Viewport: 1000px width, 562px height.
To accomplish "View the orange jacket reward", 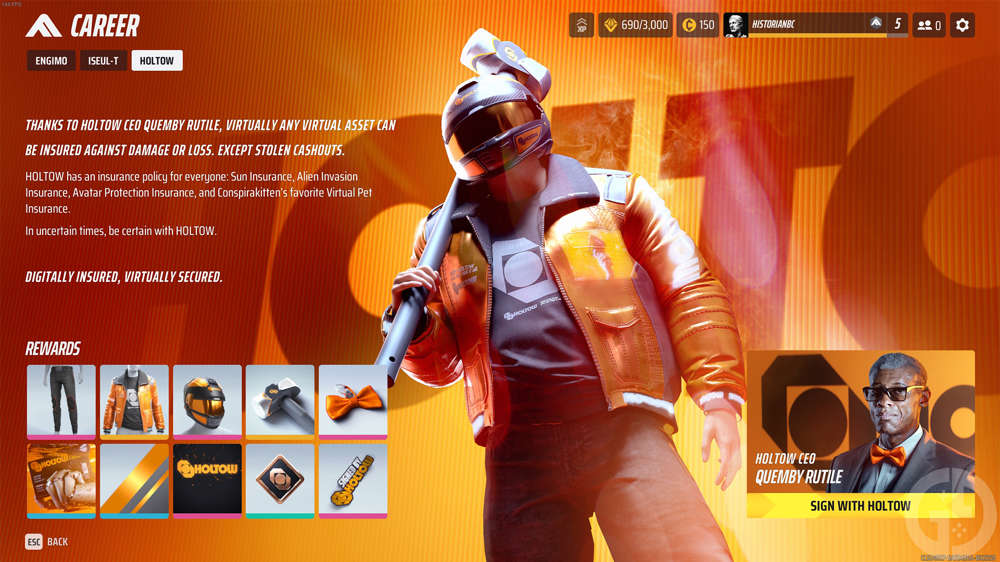I will coord(134,400).
